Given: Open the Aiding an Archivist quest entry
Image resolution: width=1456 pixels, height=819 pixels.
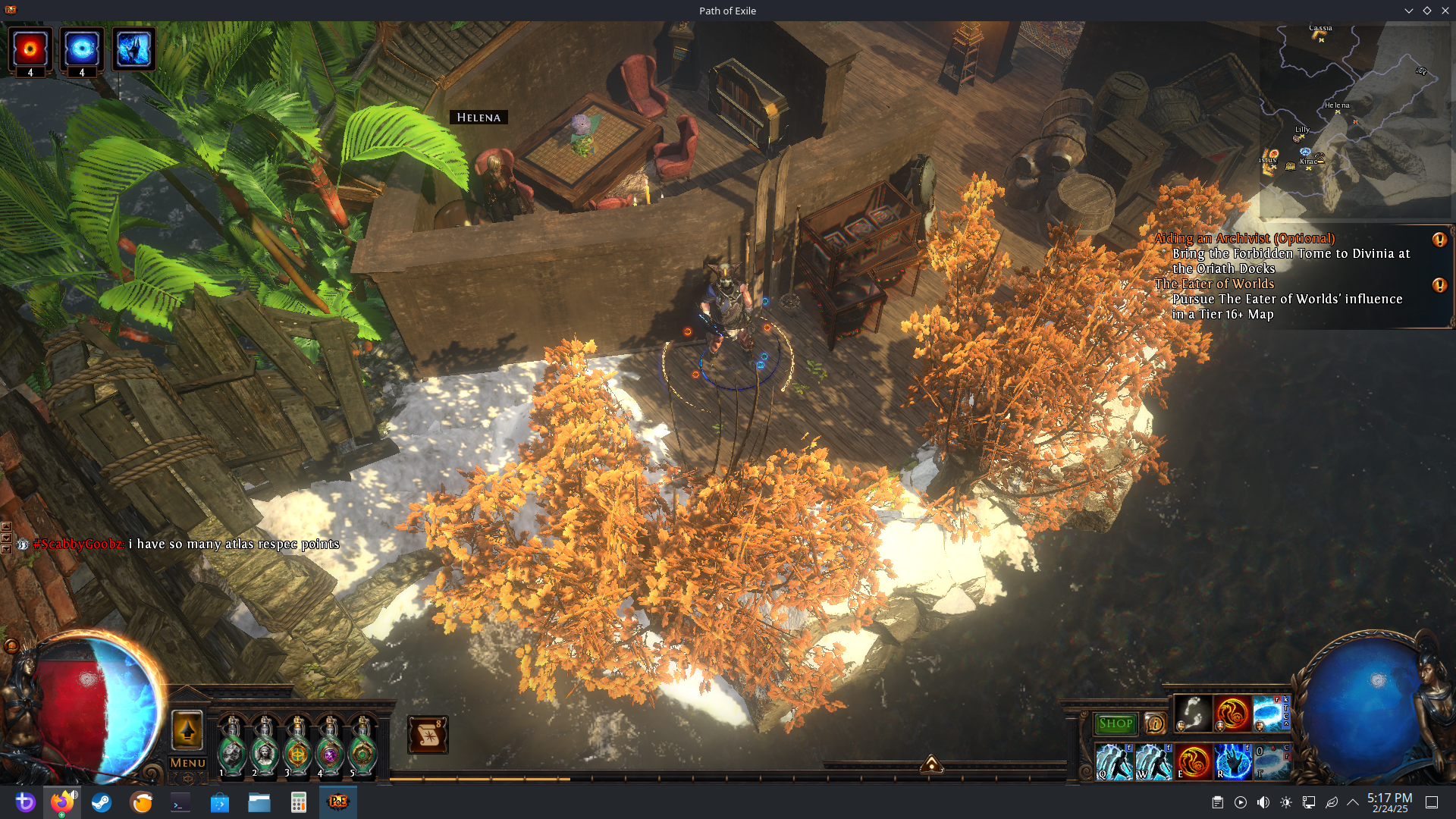Looking at the screenshot, I should 1244,239.
